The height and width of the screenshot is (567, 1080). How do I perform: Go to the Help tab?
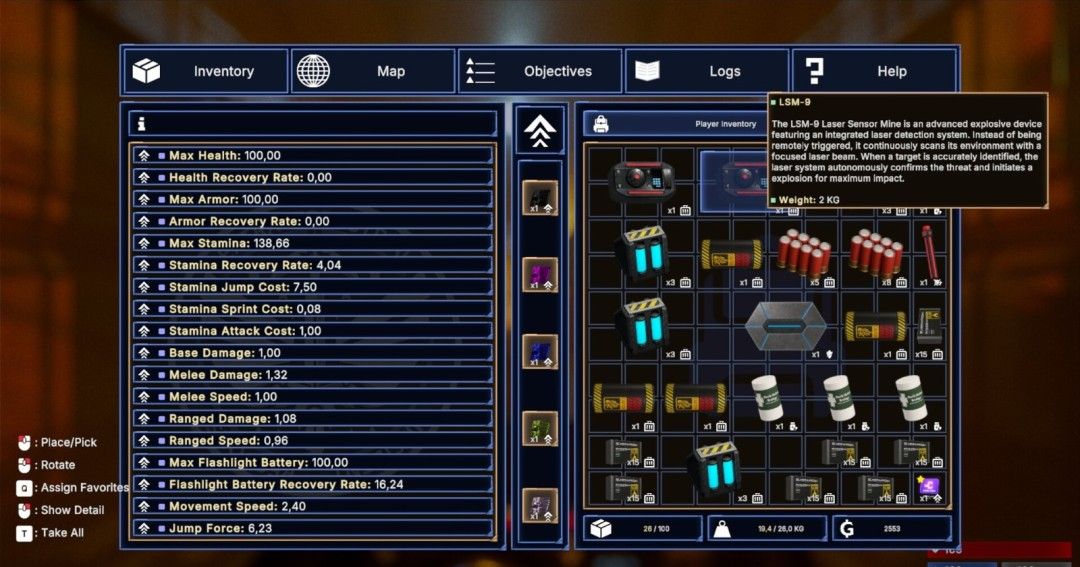874,71
